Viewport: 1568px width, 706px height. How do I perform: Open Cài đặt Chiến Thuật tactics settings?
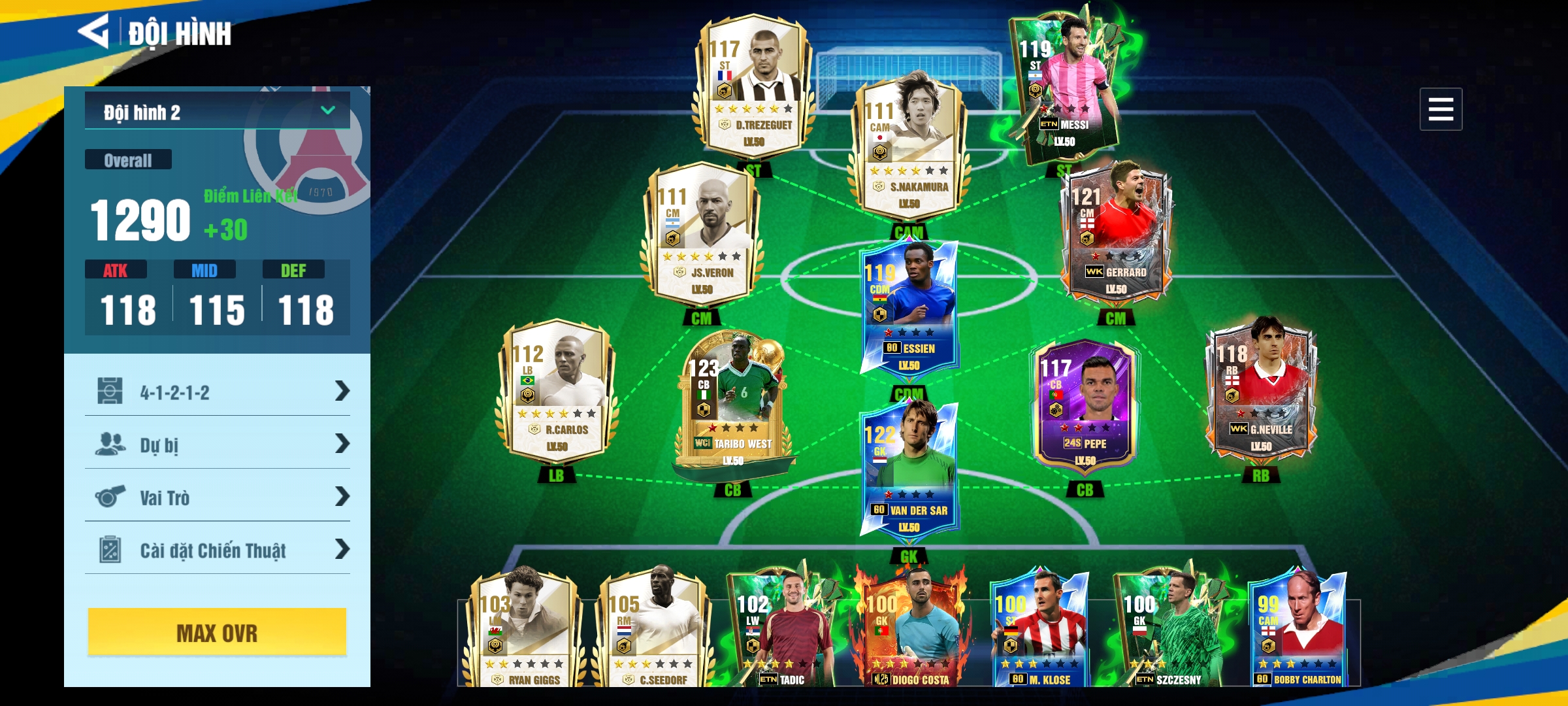(217, 550)
